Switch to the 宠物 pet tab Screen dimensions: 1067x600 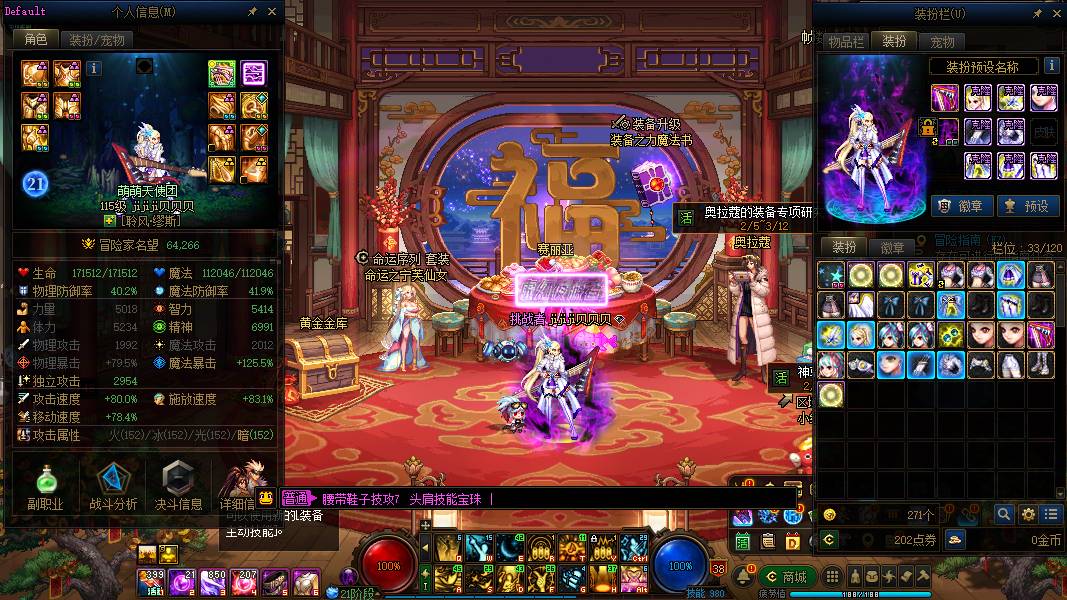click(x=942, y=42)
